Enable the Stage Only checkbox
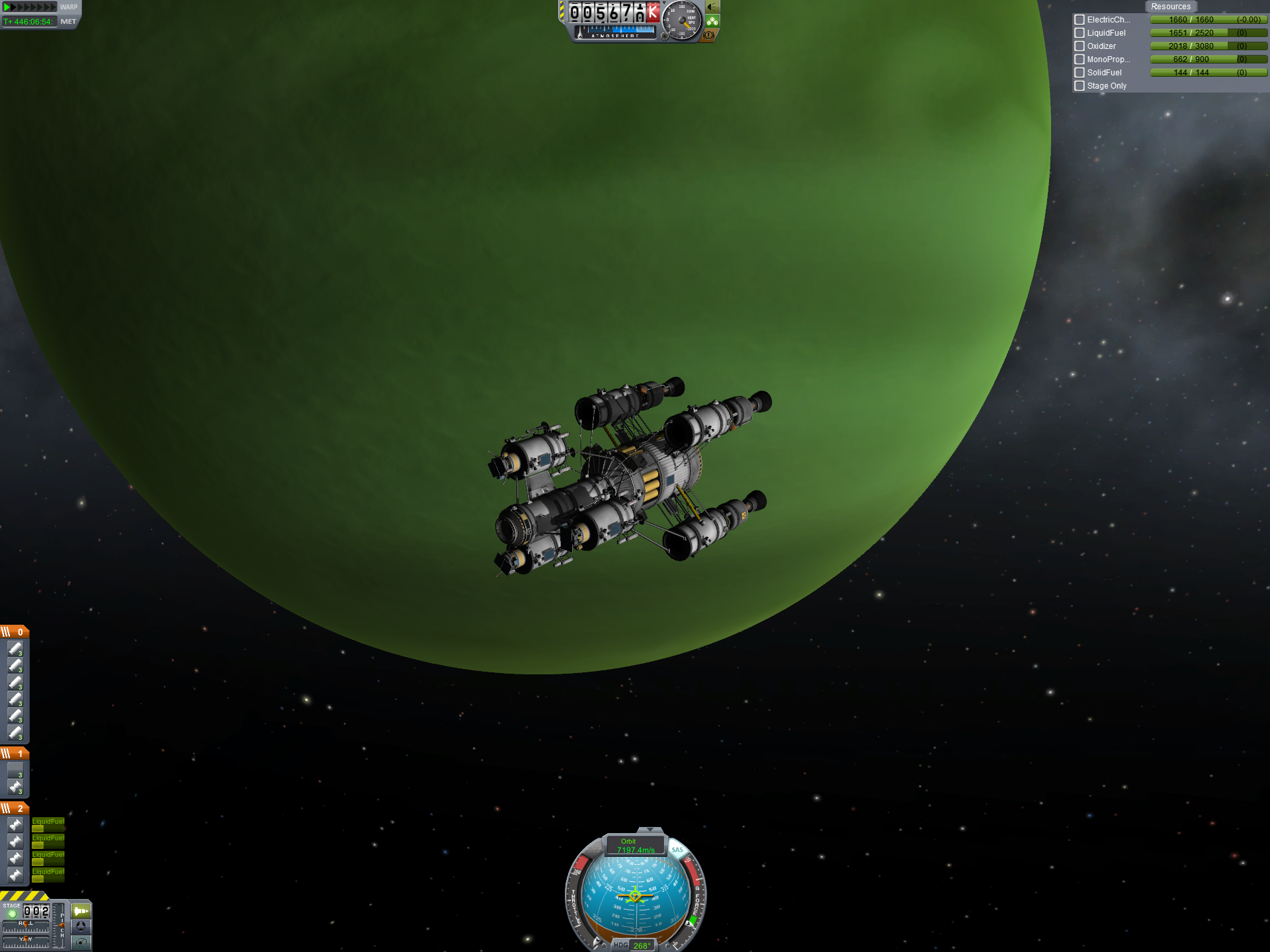Viewport: 1270px width, 952px height. pyautogui.click(x=1079, y=86)
